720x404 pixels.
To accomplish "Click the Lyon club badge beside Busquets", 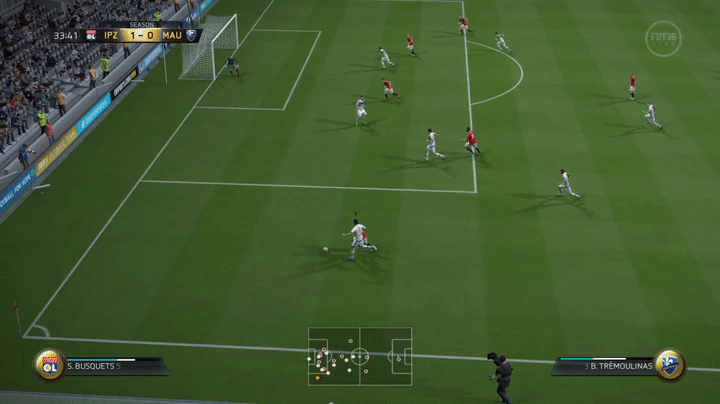I will 49,364.
